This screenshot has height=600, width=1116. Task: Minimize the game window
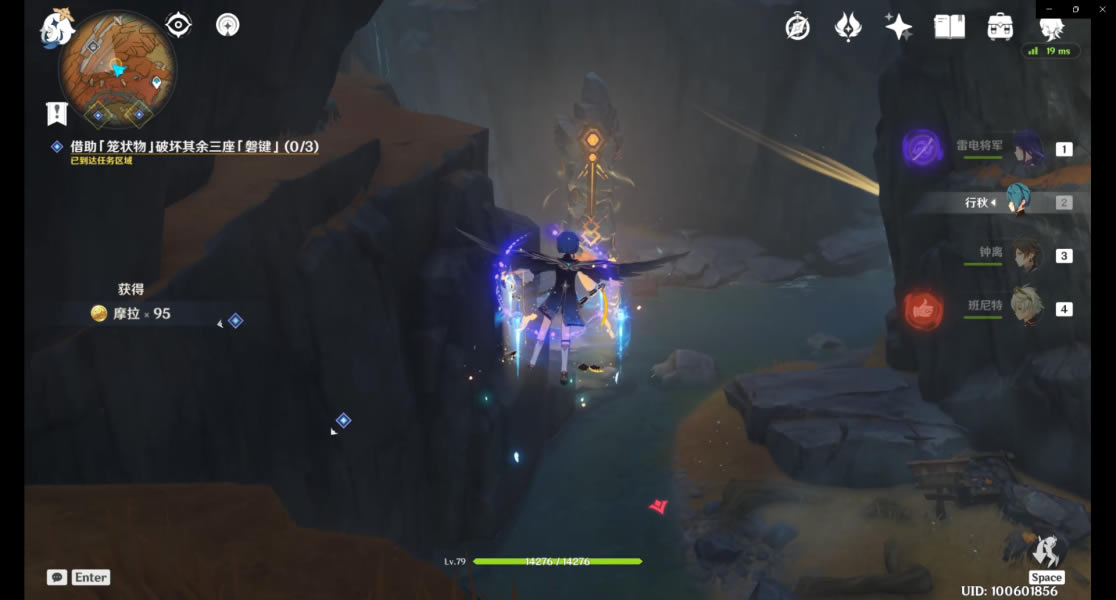[x=1047, y=9]
